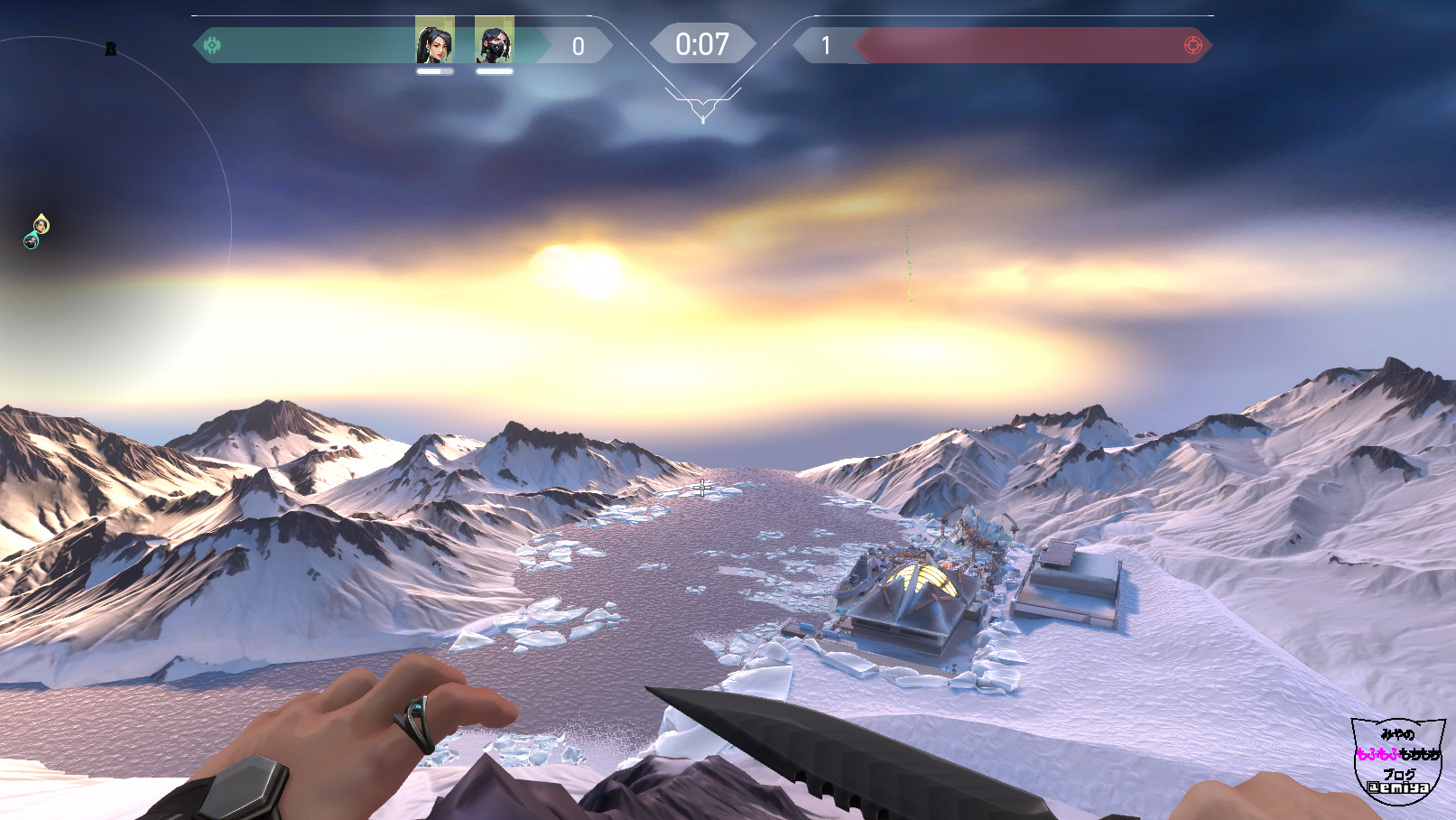Viewport: 1456px width, 820px height.
Task: Click the B site marker on minimap
Action: click(x=111, y=49)
